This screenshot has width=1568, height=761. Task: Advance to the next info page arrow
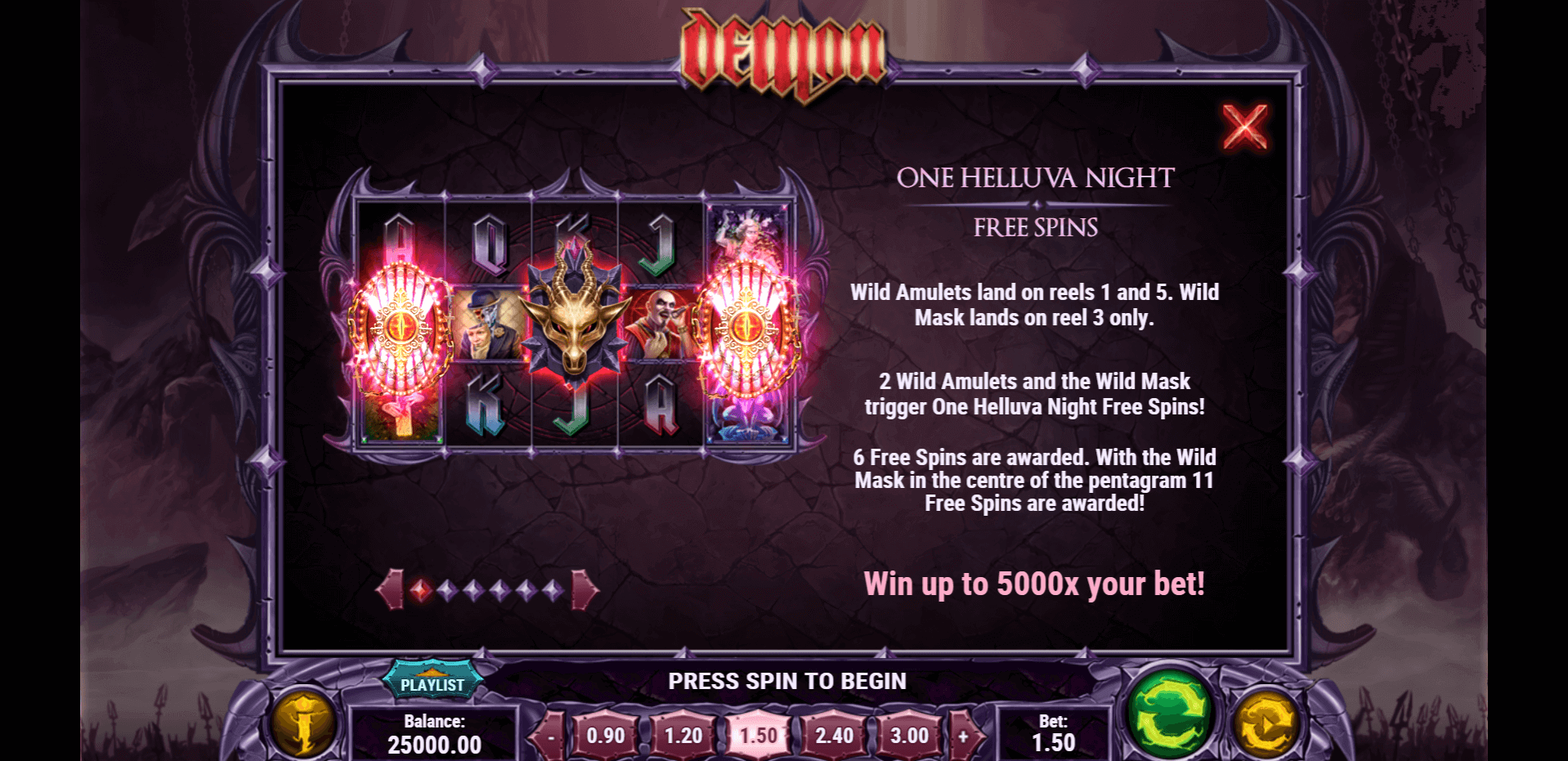point(585,589)
